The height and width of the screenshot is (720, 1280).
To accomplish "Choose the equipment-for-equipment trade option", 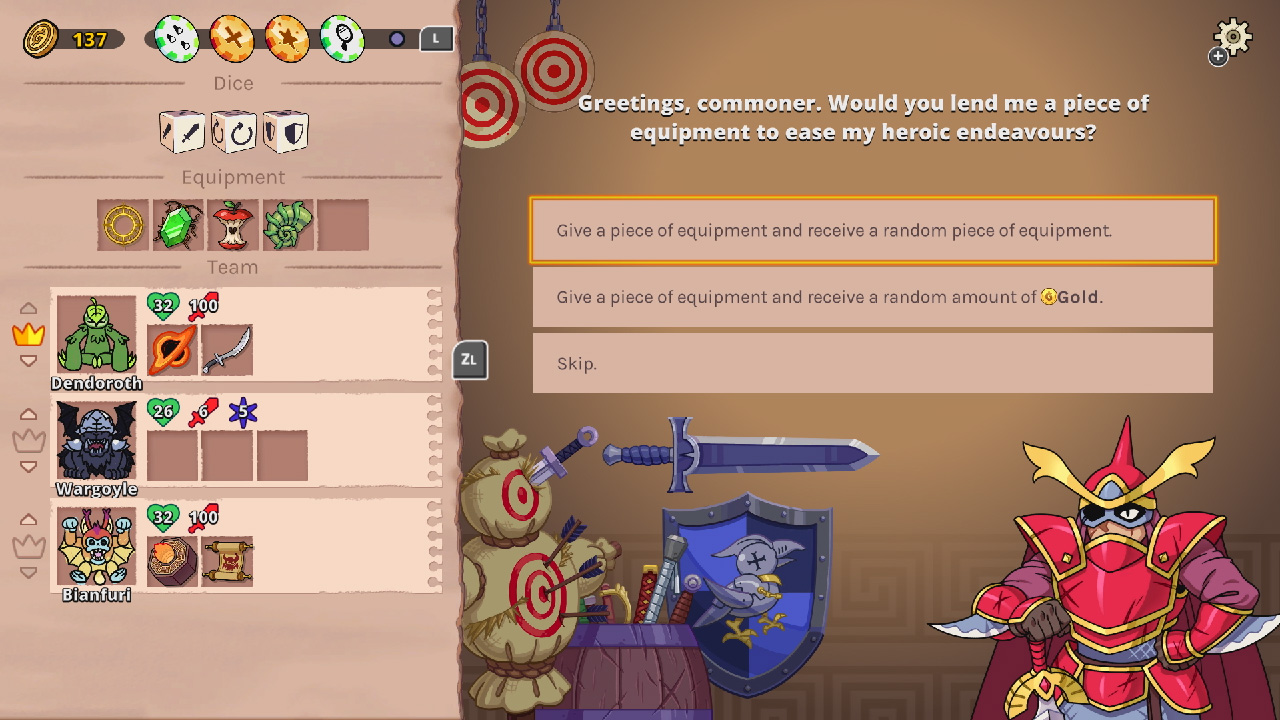I will tap(872, 230).
